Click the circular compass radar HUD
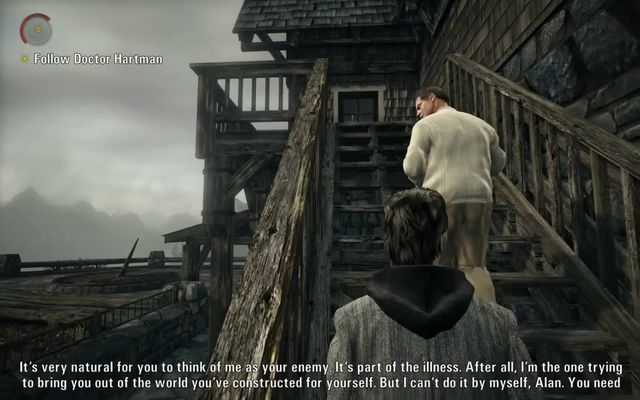The image size is (640, 400). [x=36, y=29]
